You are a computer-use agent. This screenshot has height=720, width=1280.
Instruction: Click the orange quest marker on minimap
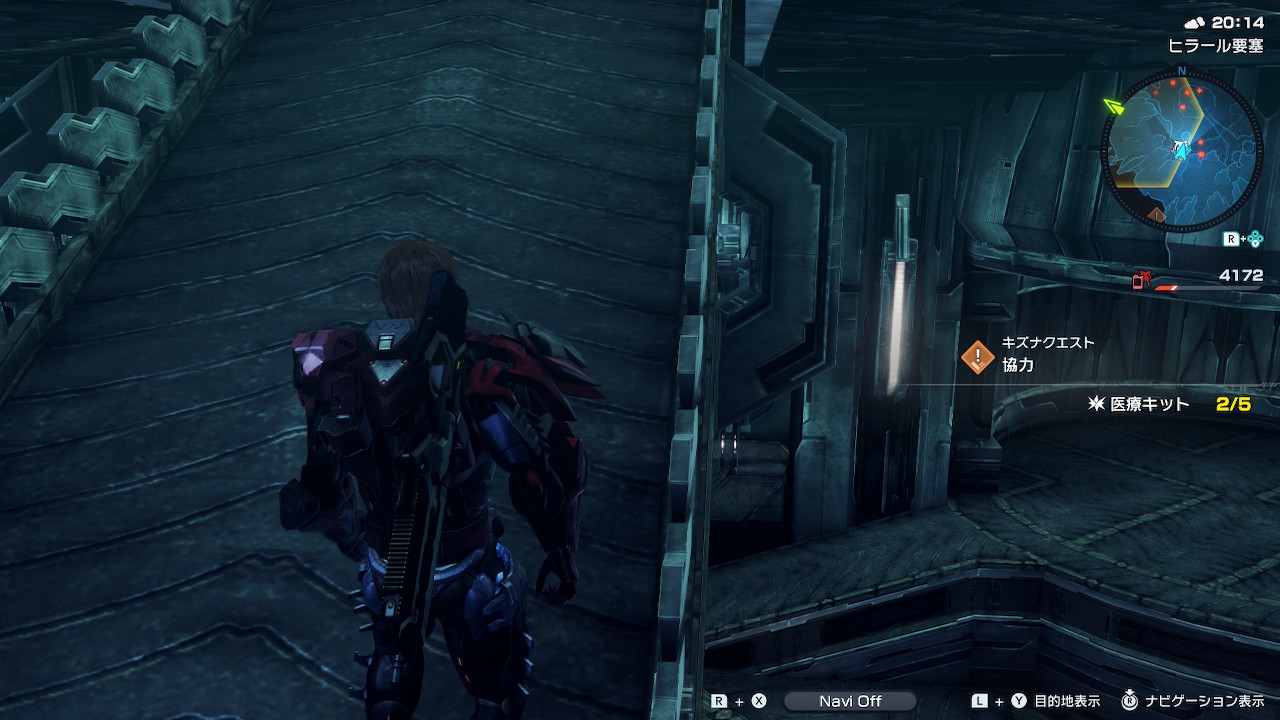coord(1157,215)
